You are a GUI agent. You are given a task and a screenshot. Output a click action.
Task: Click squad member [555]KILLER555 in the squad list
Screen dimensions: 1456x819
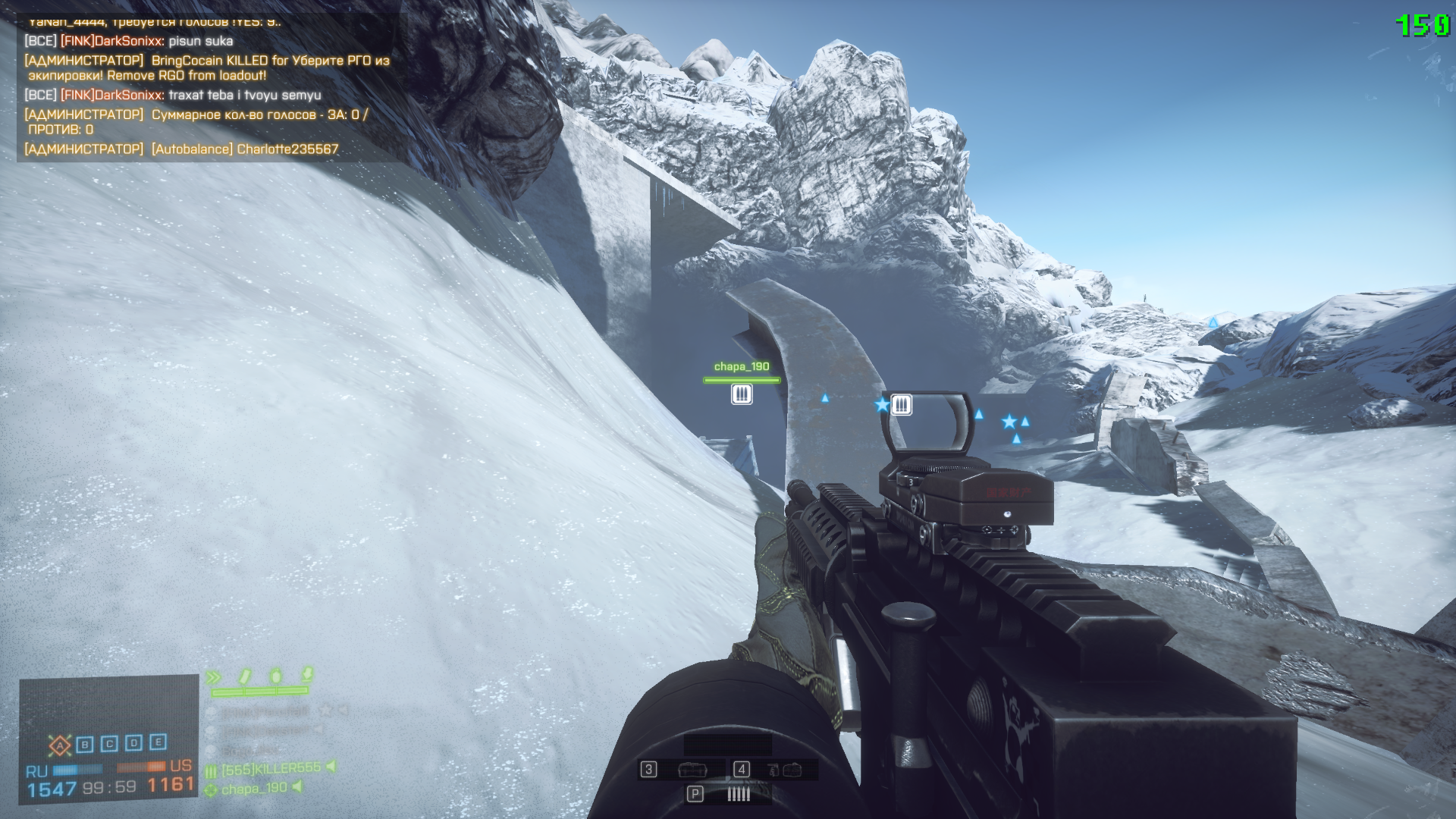[x=271, y=769]
